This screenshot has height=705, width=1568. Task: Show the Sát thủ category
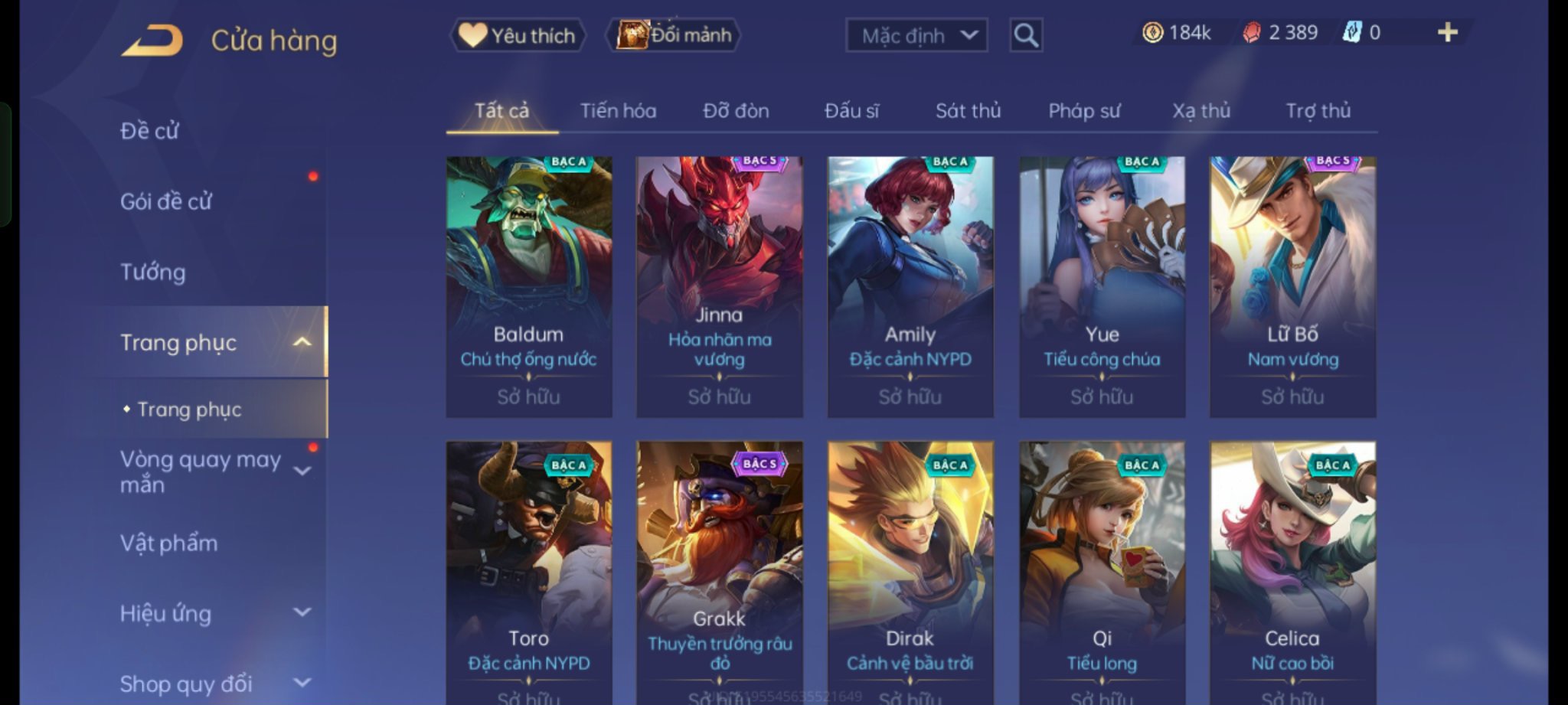[x=968, y=111]
